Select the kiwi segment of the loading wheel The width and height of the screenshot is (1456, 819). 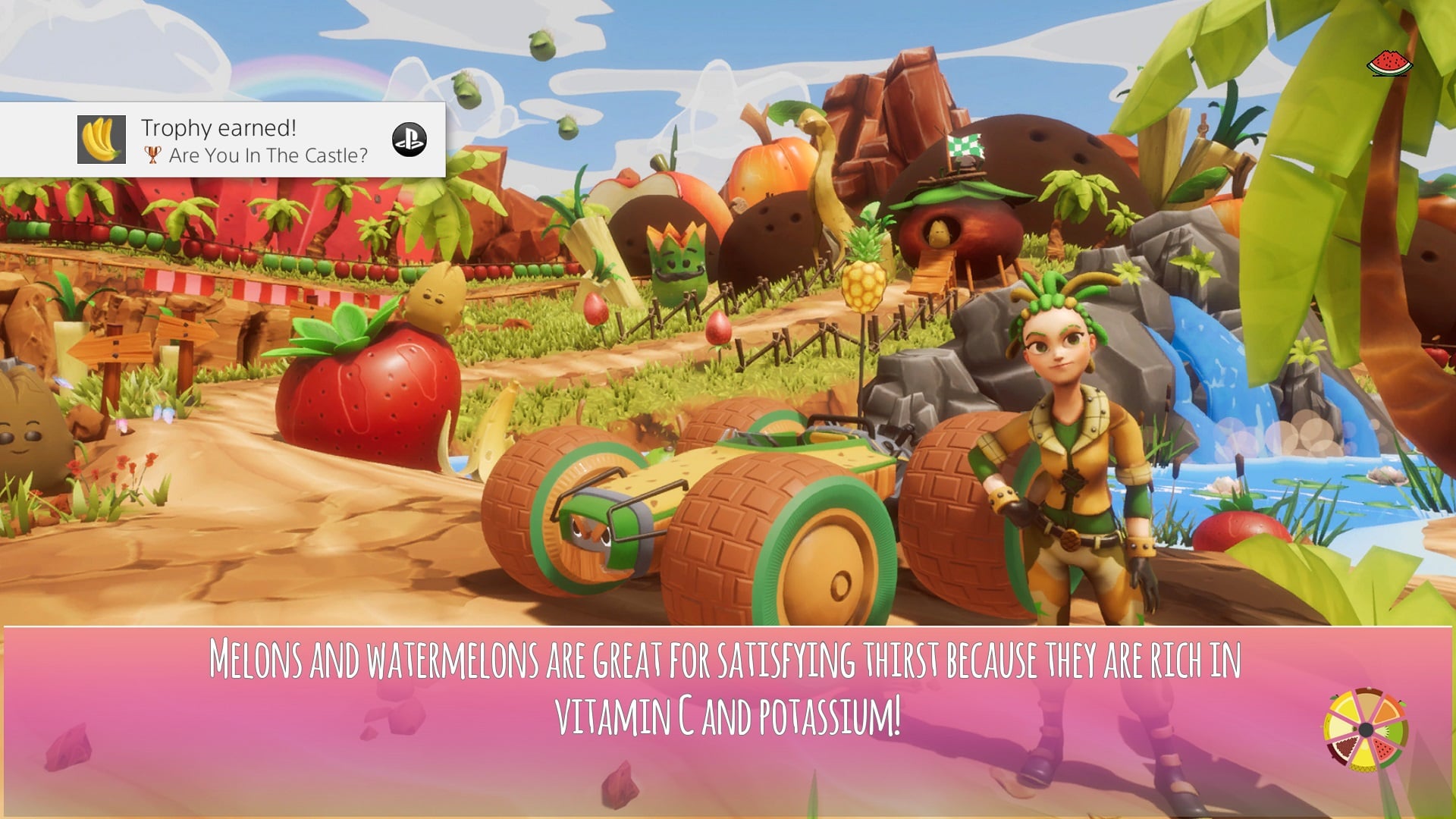pos(1391,730)
